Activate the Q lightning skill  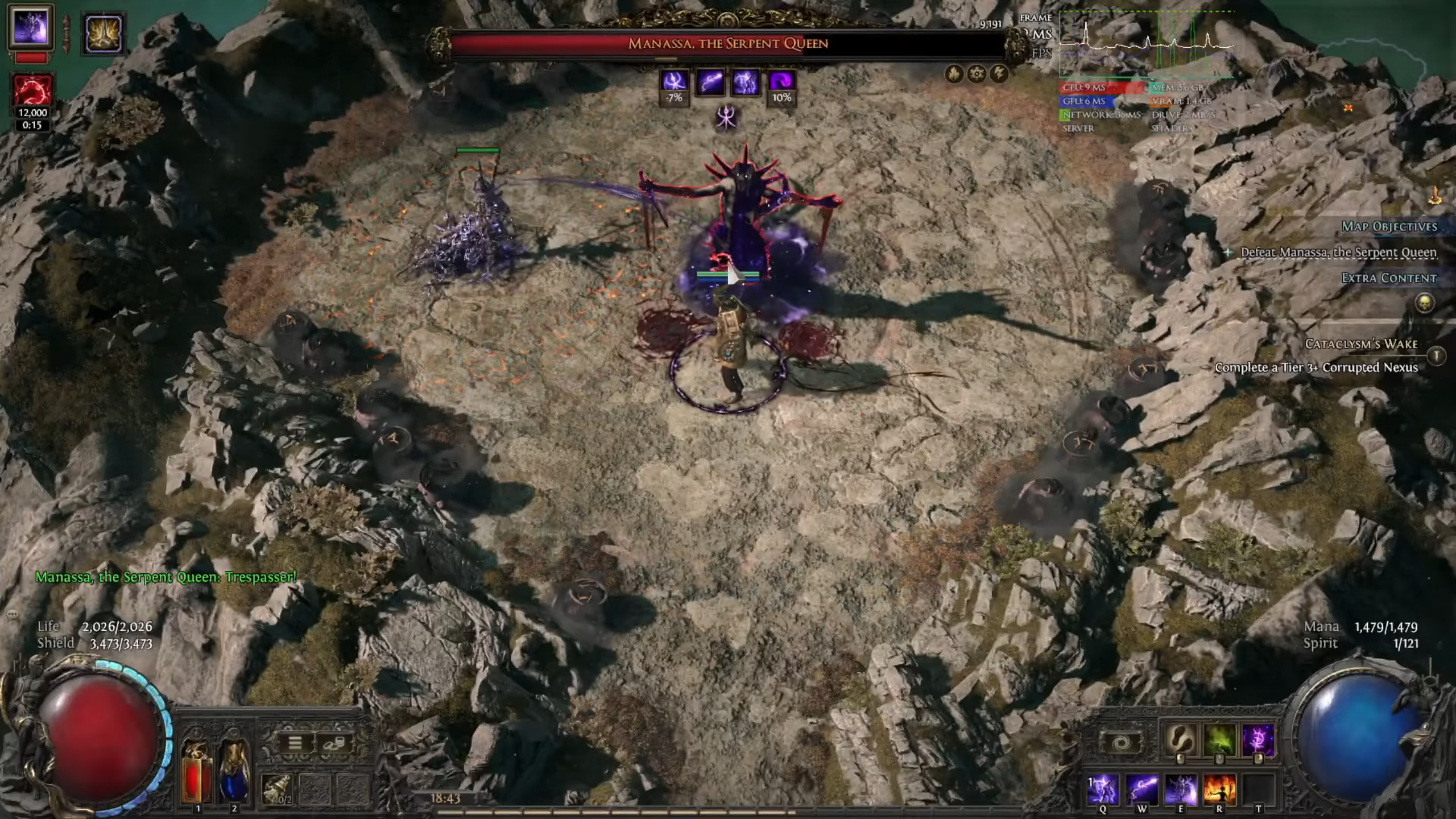tap(1103, 789)
